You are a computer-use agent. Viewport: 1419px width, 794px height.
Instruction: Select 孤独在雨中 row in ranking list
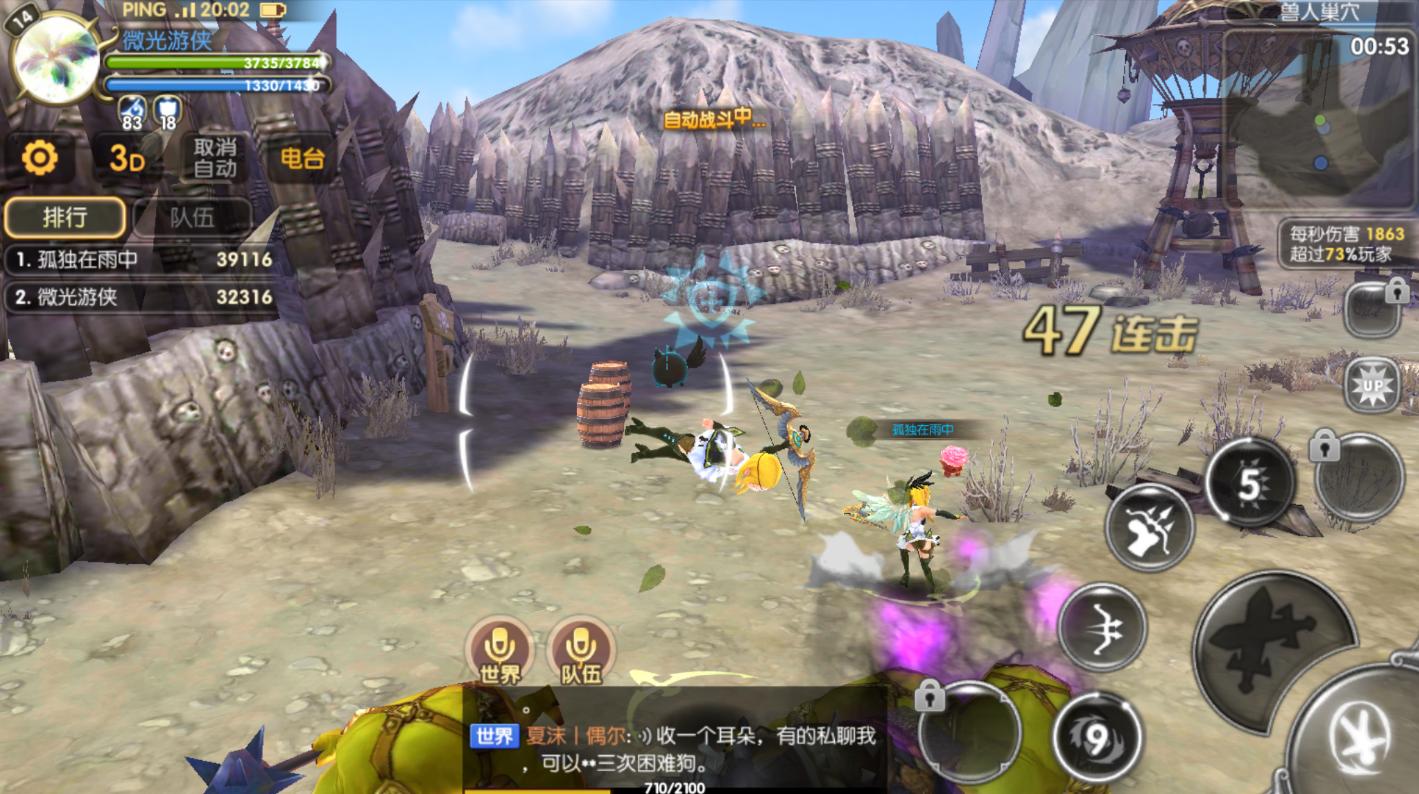tap(140, 260)
